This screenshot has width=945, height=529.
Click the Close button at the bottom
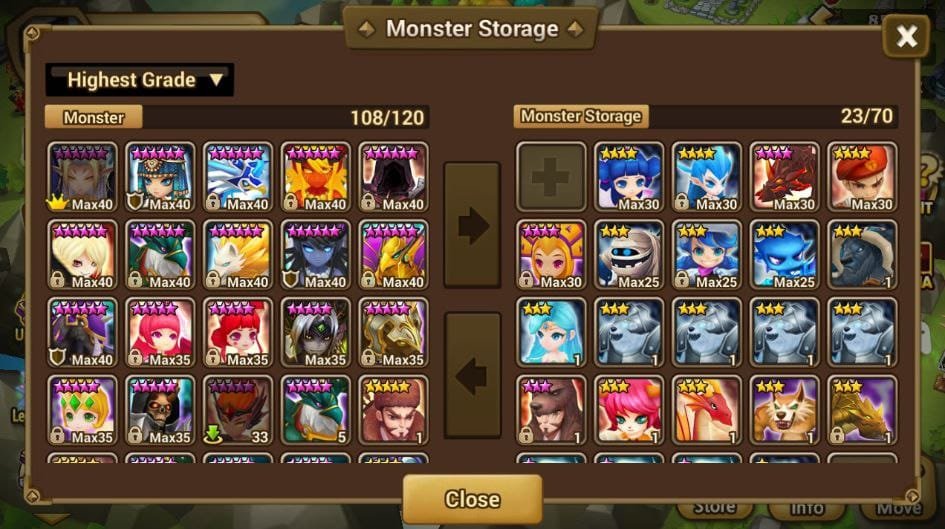pos(472,498)
